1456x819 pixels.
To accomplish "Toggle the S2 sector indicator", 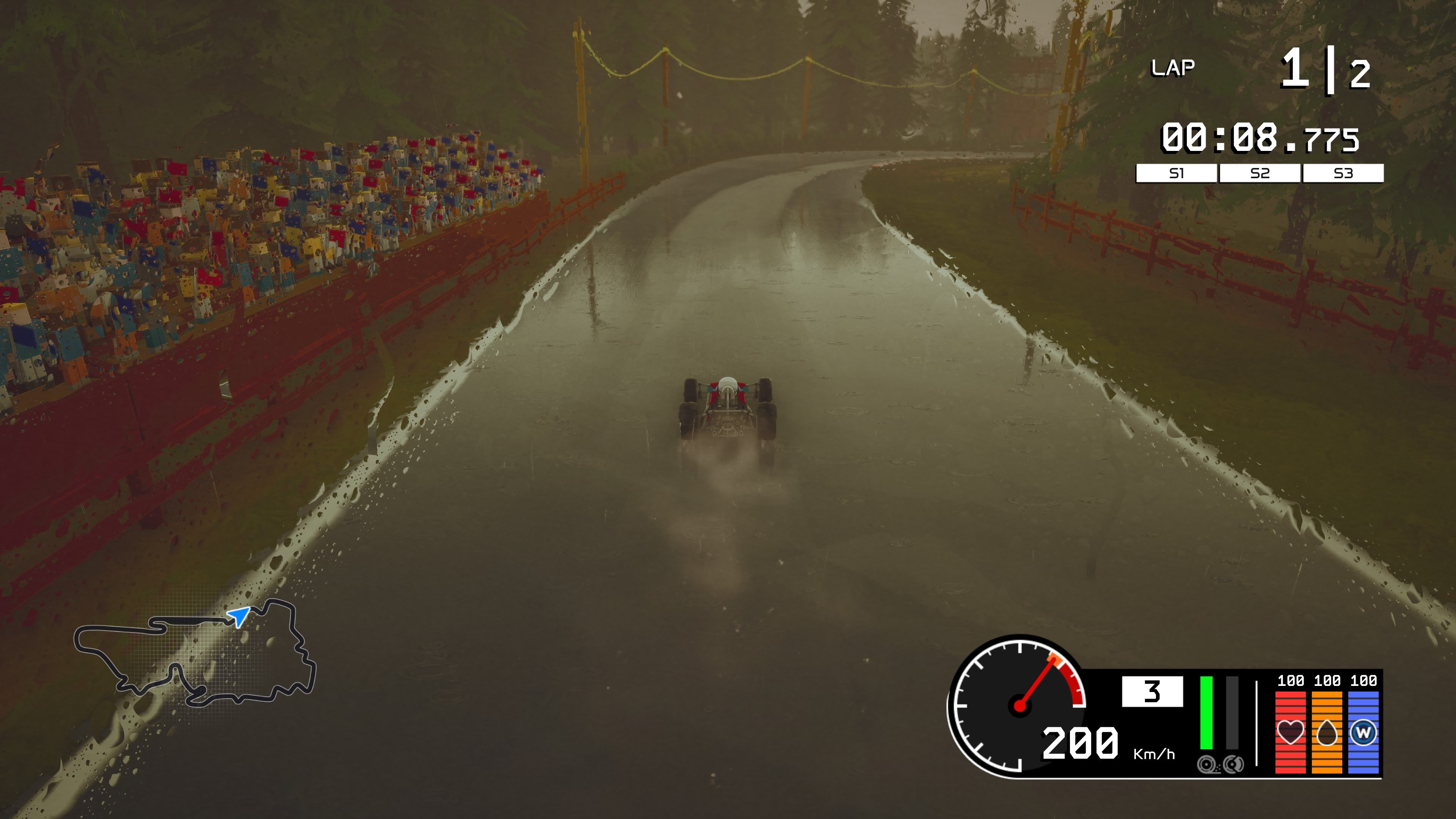I will 1260,175.
